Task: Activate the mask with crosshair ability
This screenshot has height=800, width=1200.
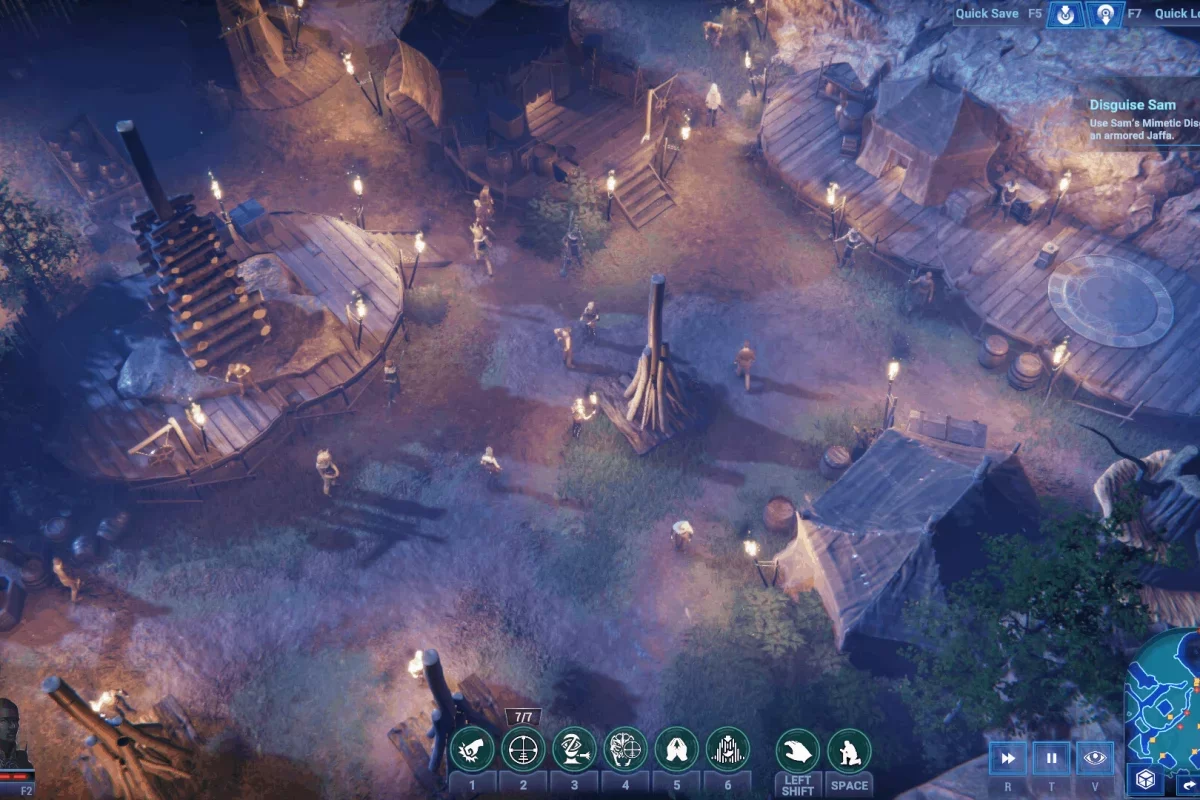Action: 626,749
